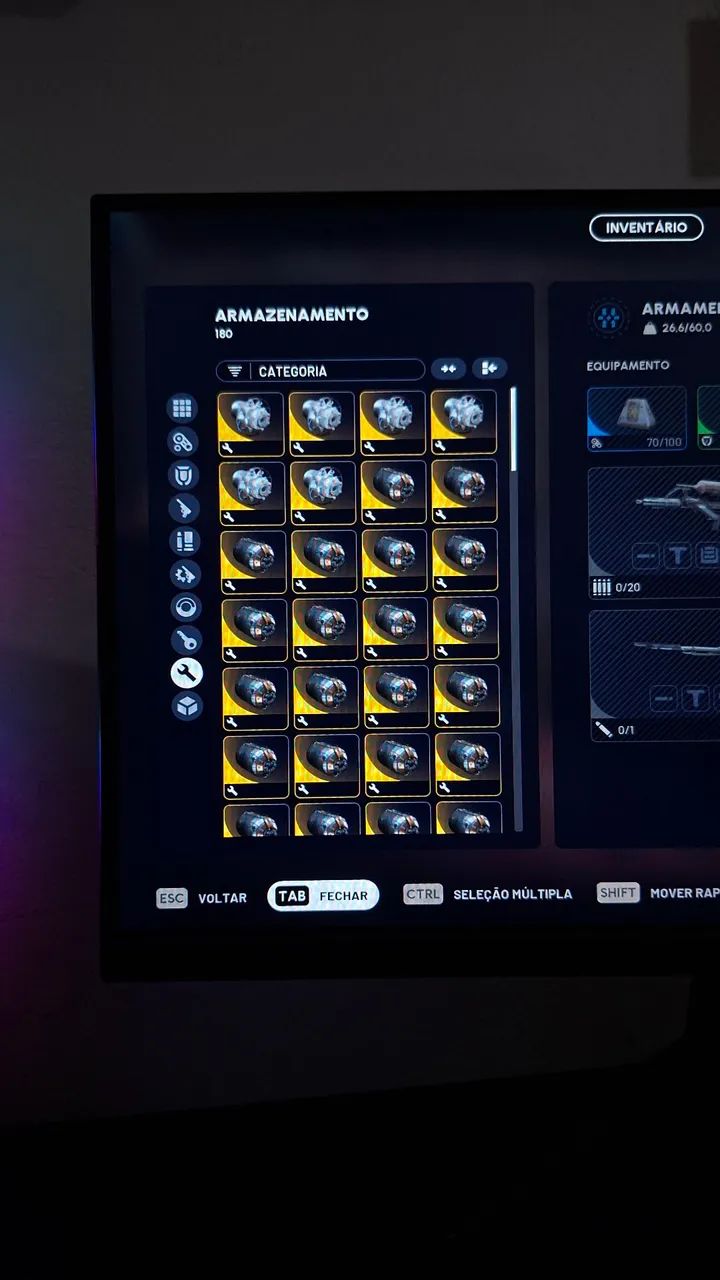Screen dimensions: 720x1280
Task: Select the blue equipment slot showing 70/100
Action: pyautogui.click(x=637, y=418)
